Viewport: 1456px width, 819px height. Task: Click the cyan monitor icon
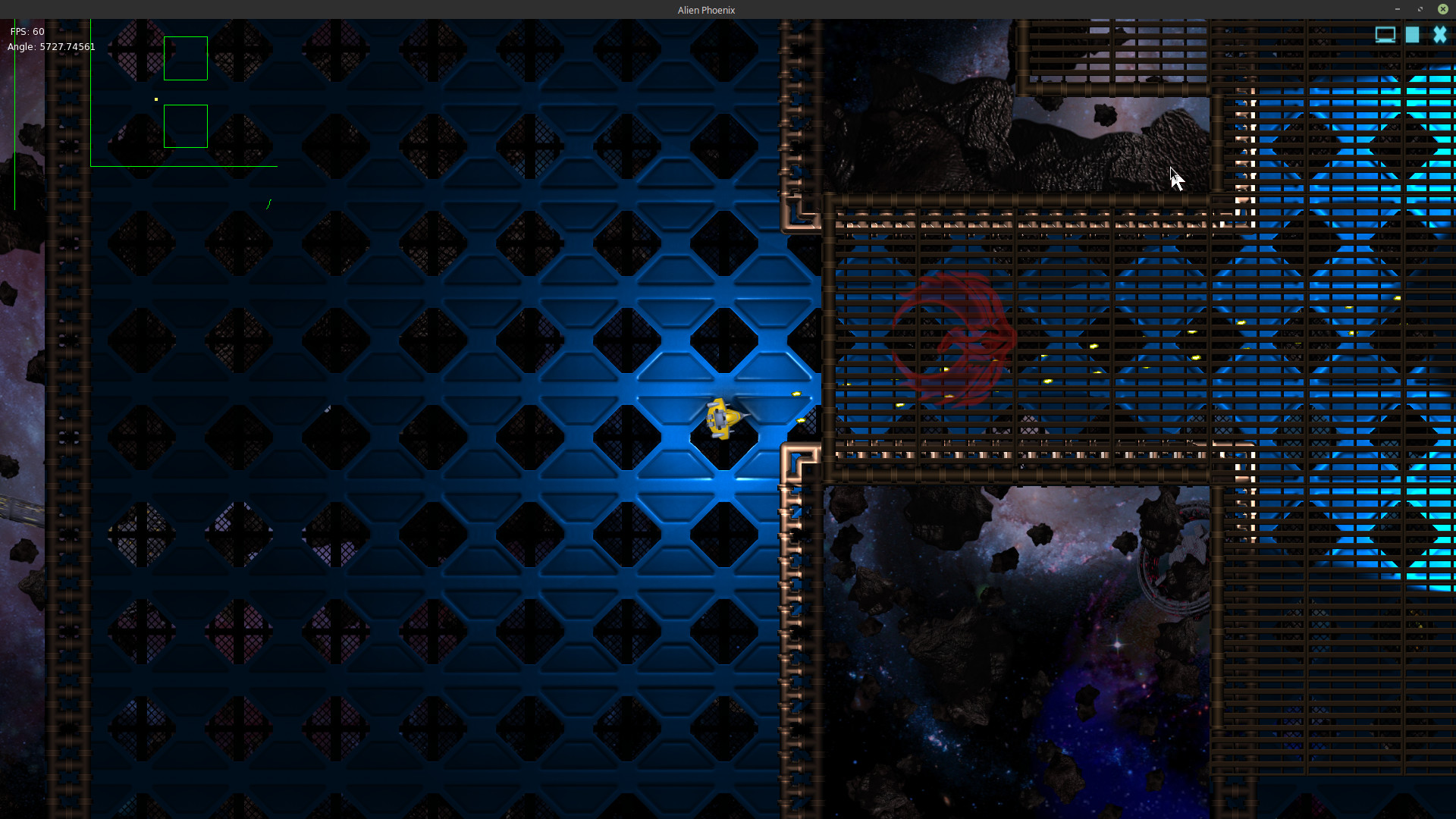click(1385, 35)
